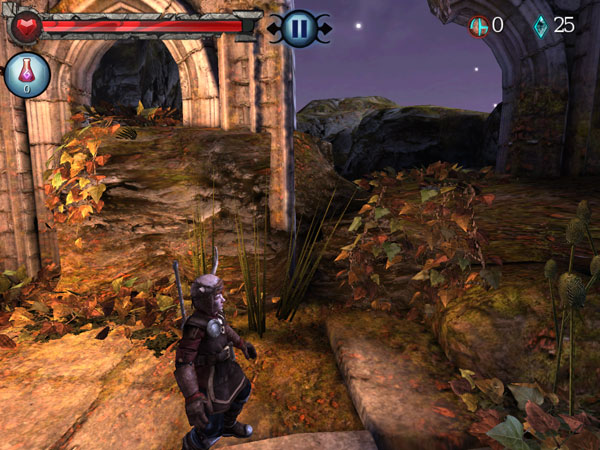Use the pink health potion
The width and height of the screenshot is (600, 450).
click(x=27, y=75)
